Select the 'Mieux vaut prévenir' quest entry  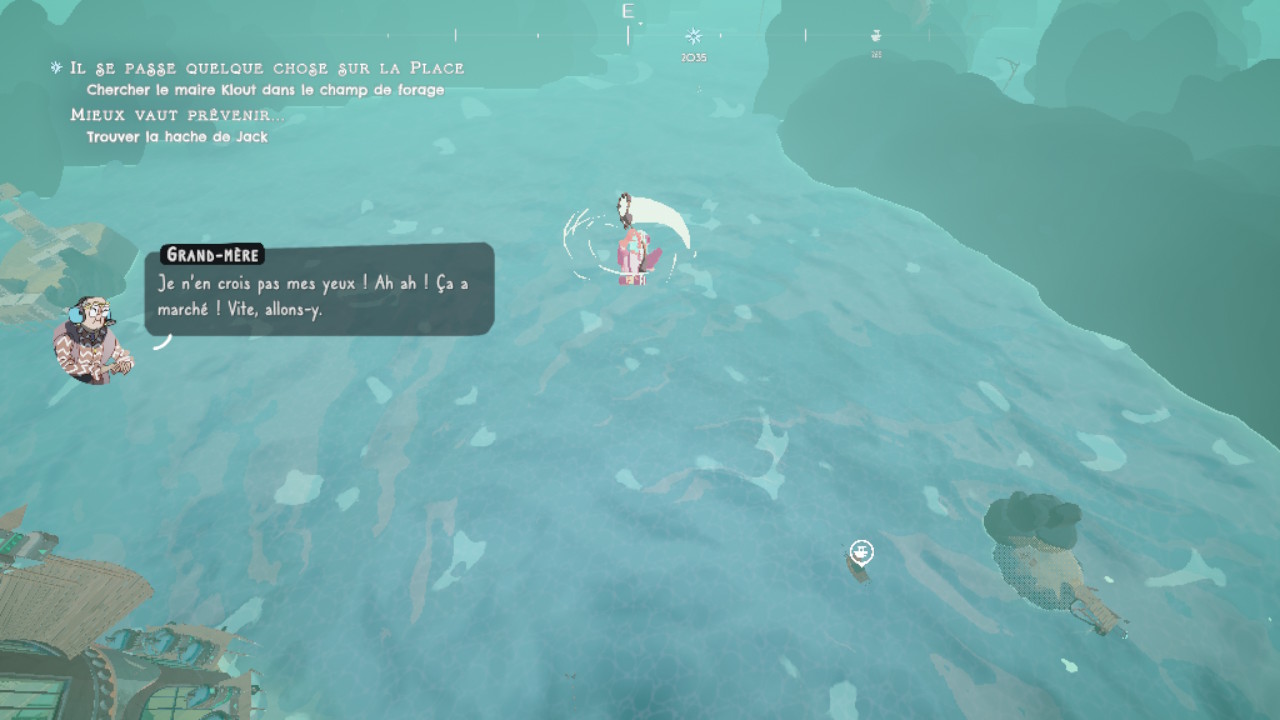click(177, 115)
